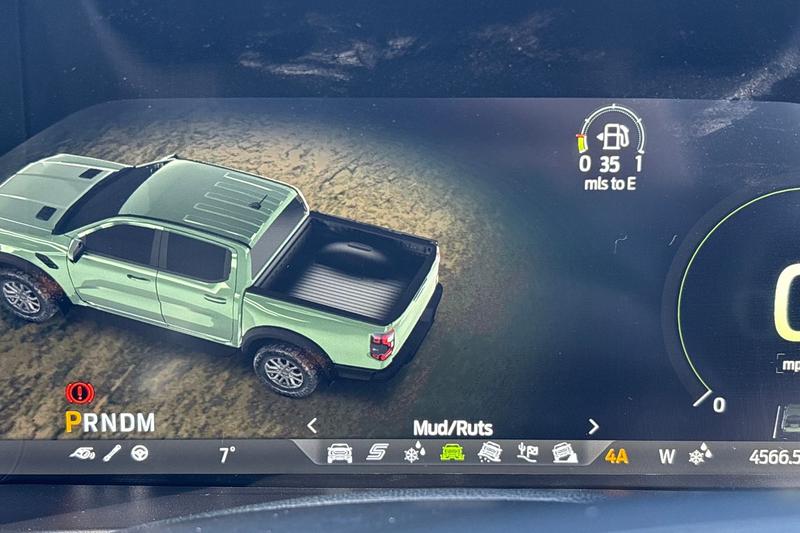
Task: Click the right arrow beside Mud/Ruts
Action: click(x=593, y=426)
